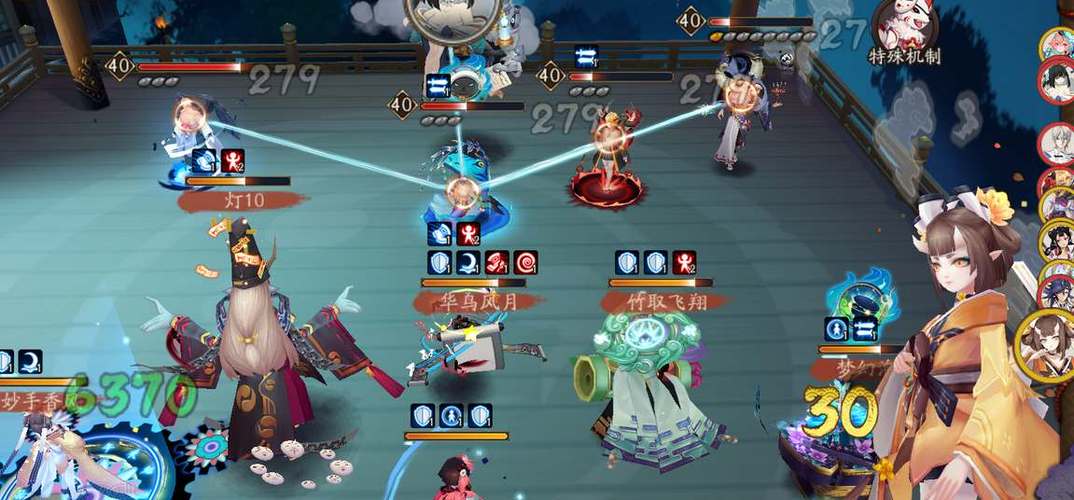
Task: Select the pink-haired portrait in the turn order
Action: [x=1056, y=43]
